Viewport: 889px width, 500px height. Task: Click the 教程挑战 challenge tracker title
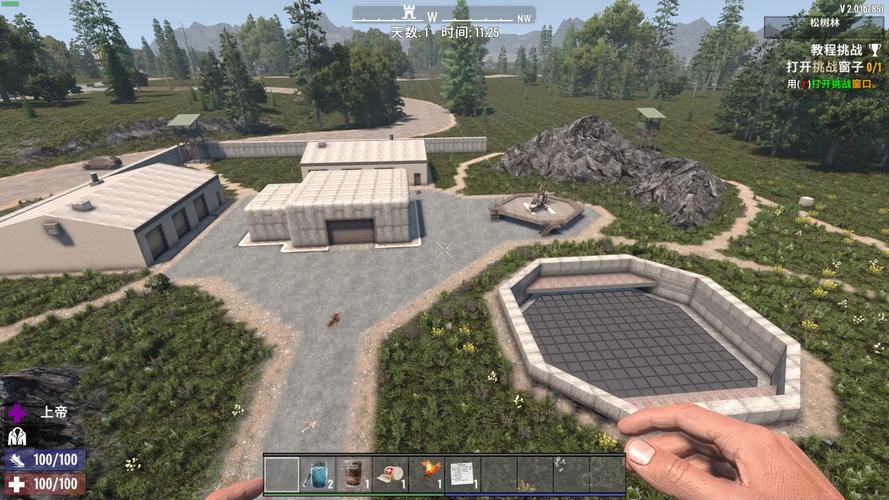pyautogui.click(x=837, y=48)
